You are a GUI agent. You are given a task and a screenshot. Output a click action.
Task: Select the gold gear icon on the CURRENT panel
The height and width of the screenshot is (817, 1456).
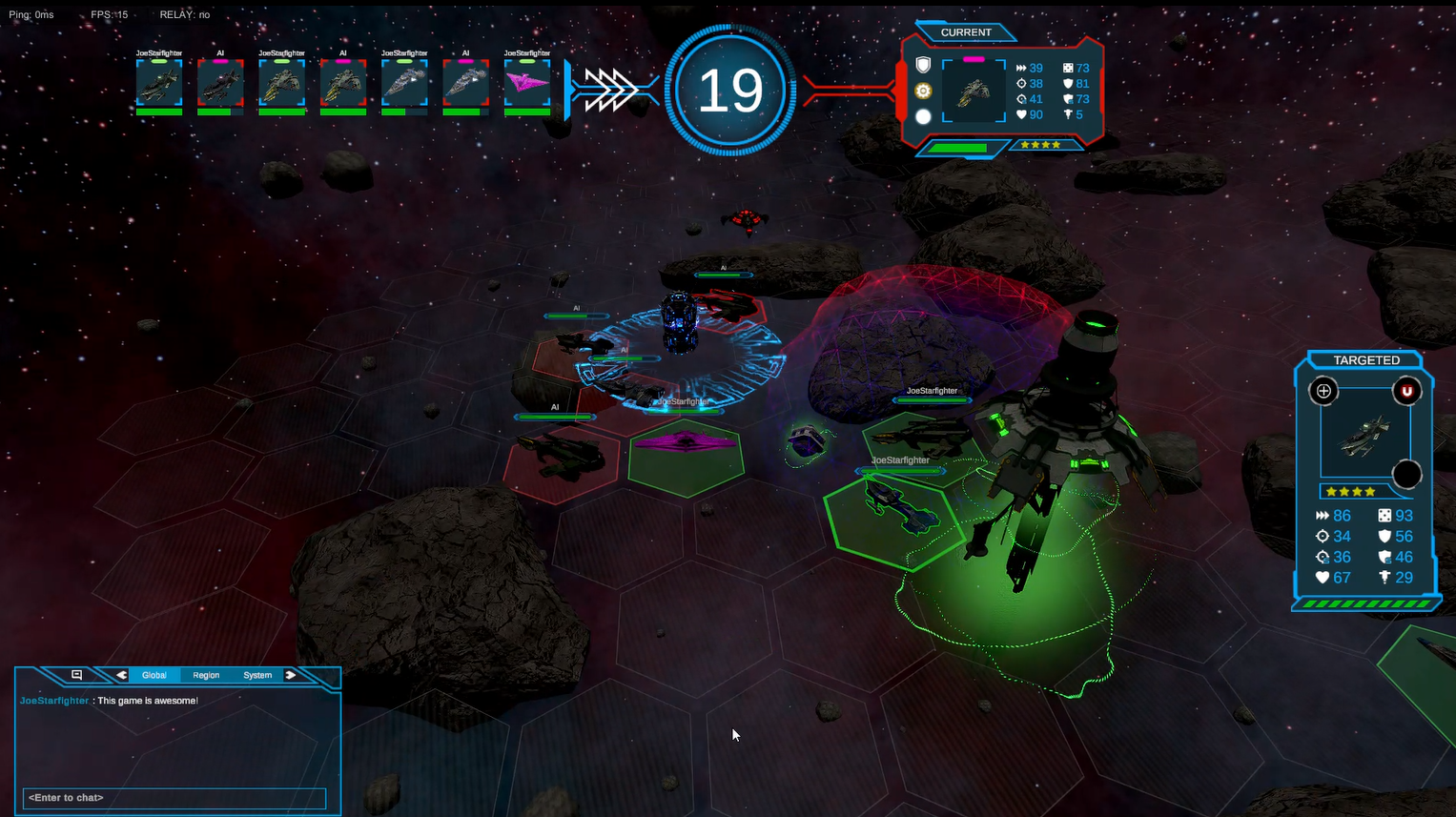click(x=922, y=91)
